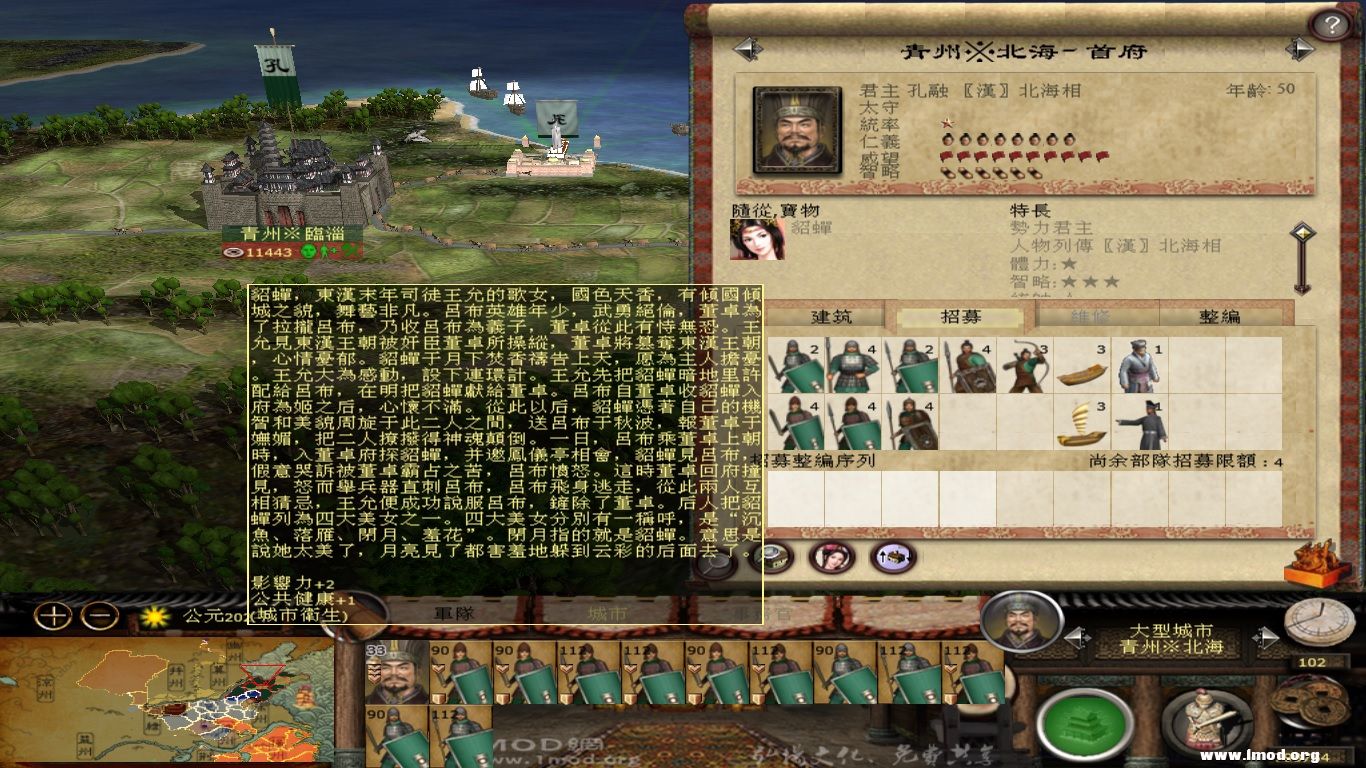1366x768 pixels.
Task: Open the round female agent icon below recruitment queue
Action: (830, 557)
